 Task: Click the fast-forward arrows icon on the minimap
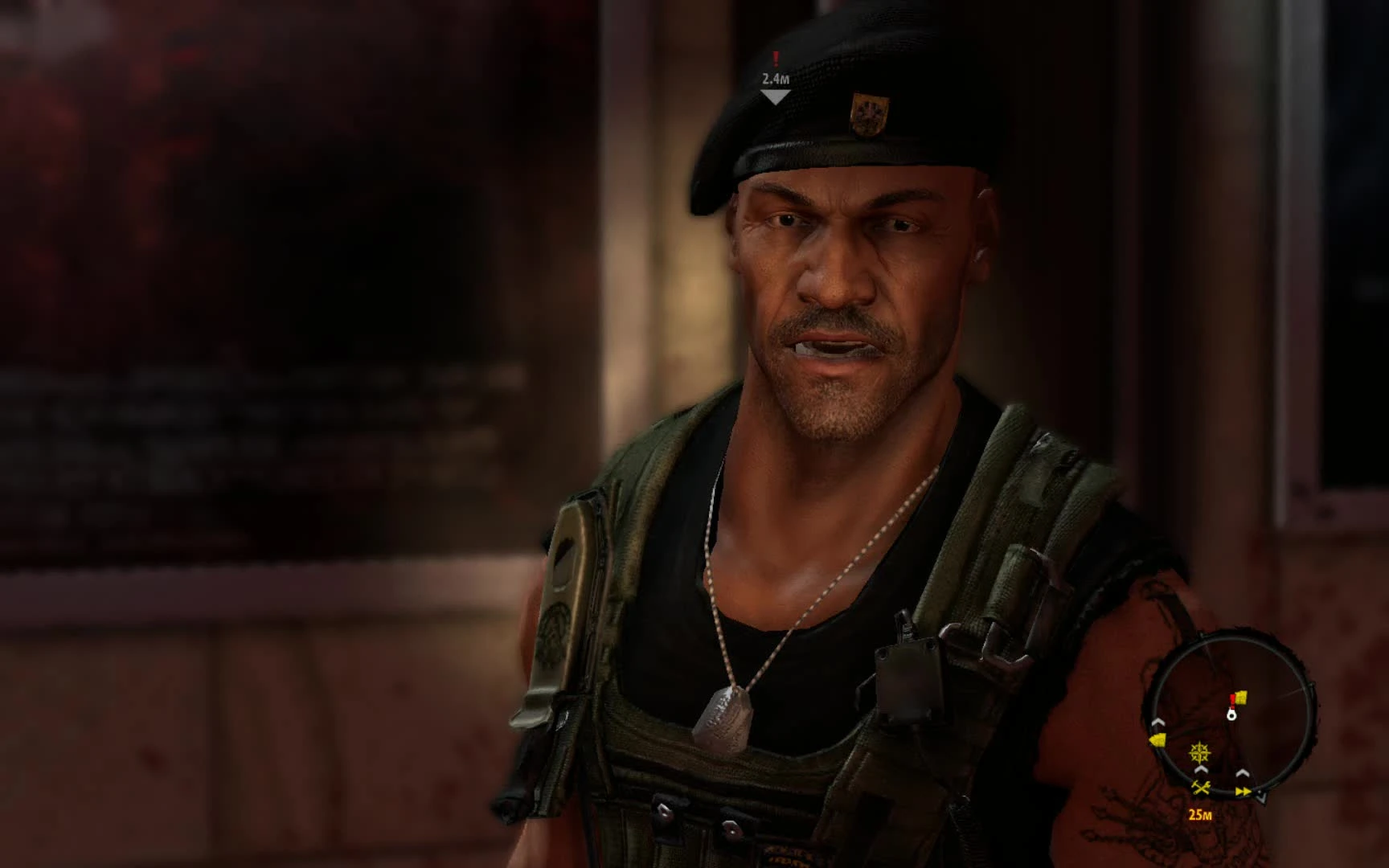tap(1243, 791)
